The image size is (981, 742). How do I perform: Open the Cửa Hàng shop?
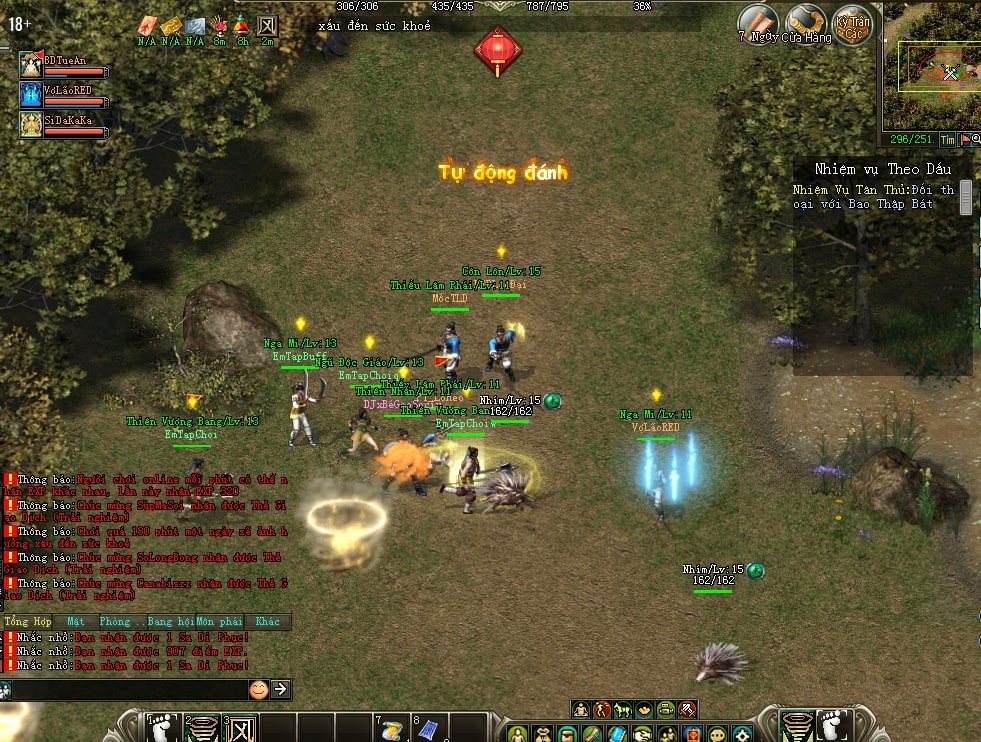pyautogui.click(x=805, y=22)
